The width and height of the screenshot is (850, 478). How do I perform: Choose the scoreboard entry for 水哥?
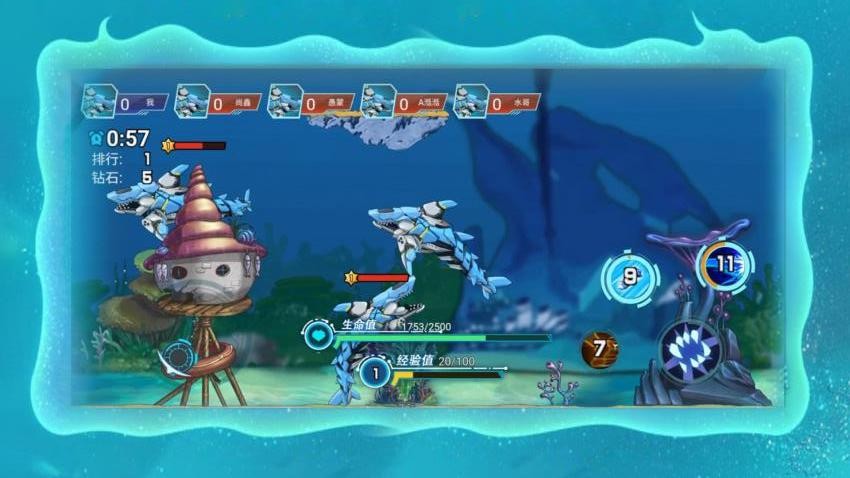click(x=497, y=102)
